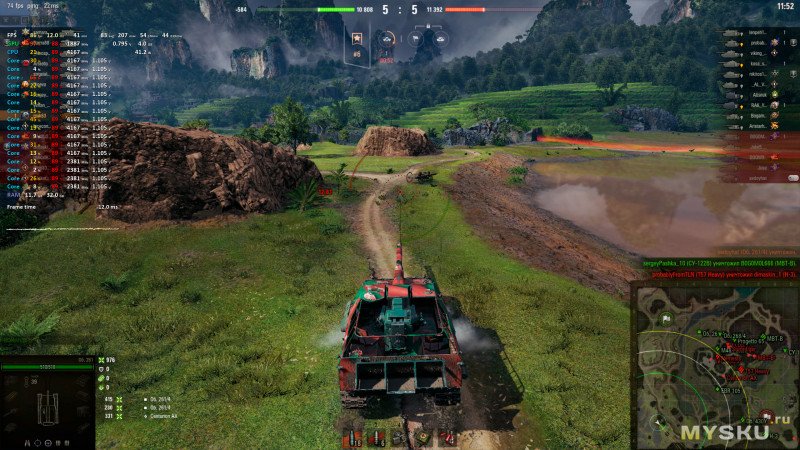Select the first shell type slot
This screenshot has height=450, width=800.
pos(352,438)
